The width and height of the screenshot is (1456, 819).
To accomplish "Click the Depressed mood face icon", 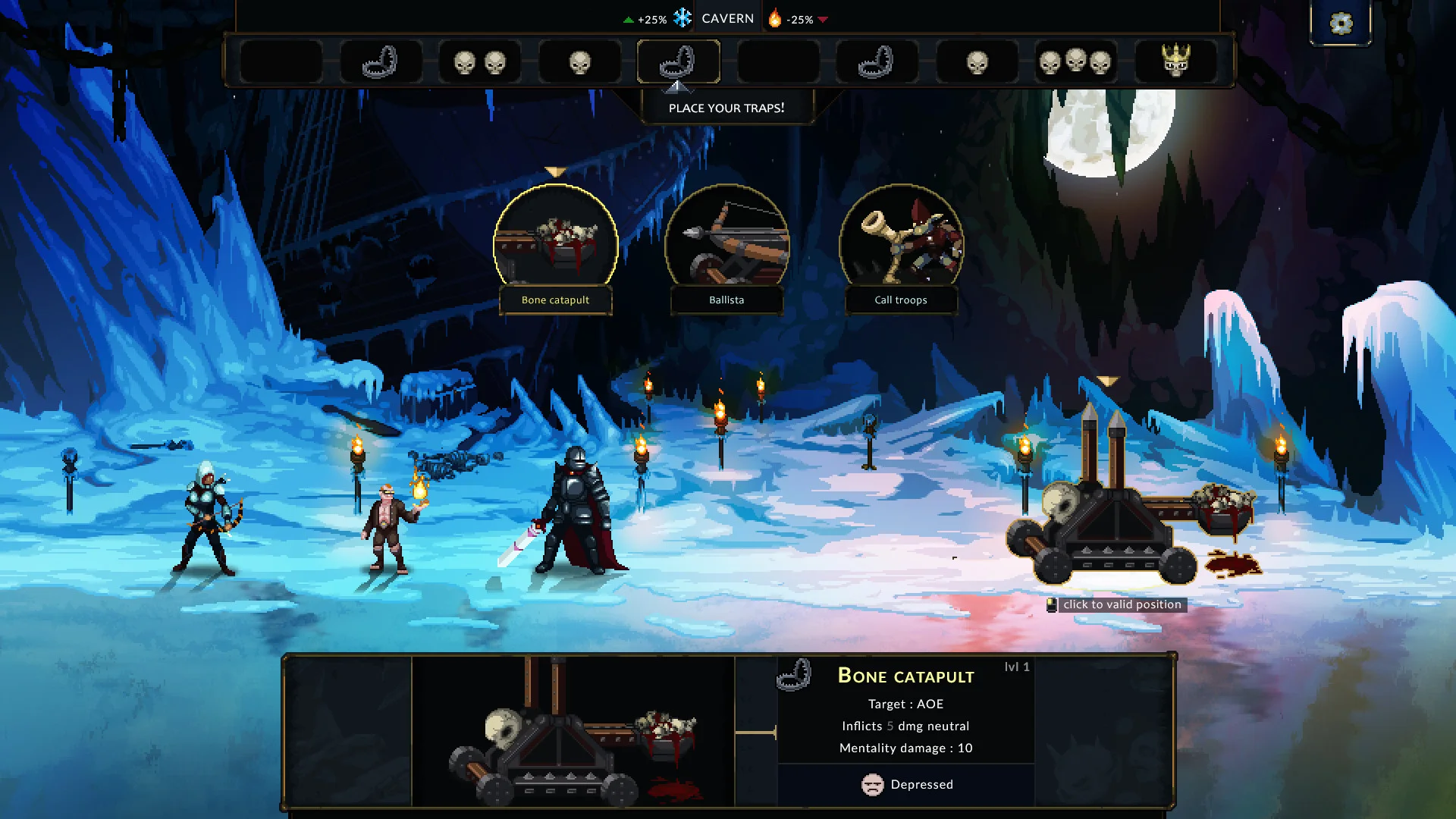I will 874,785.
